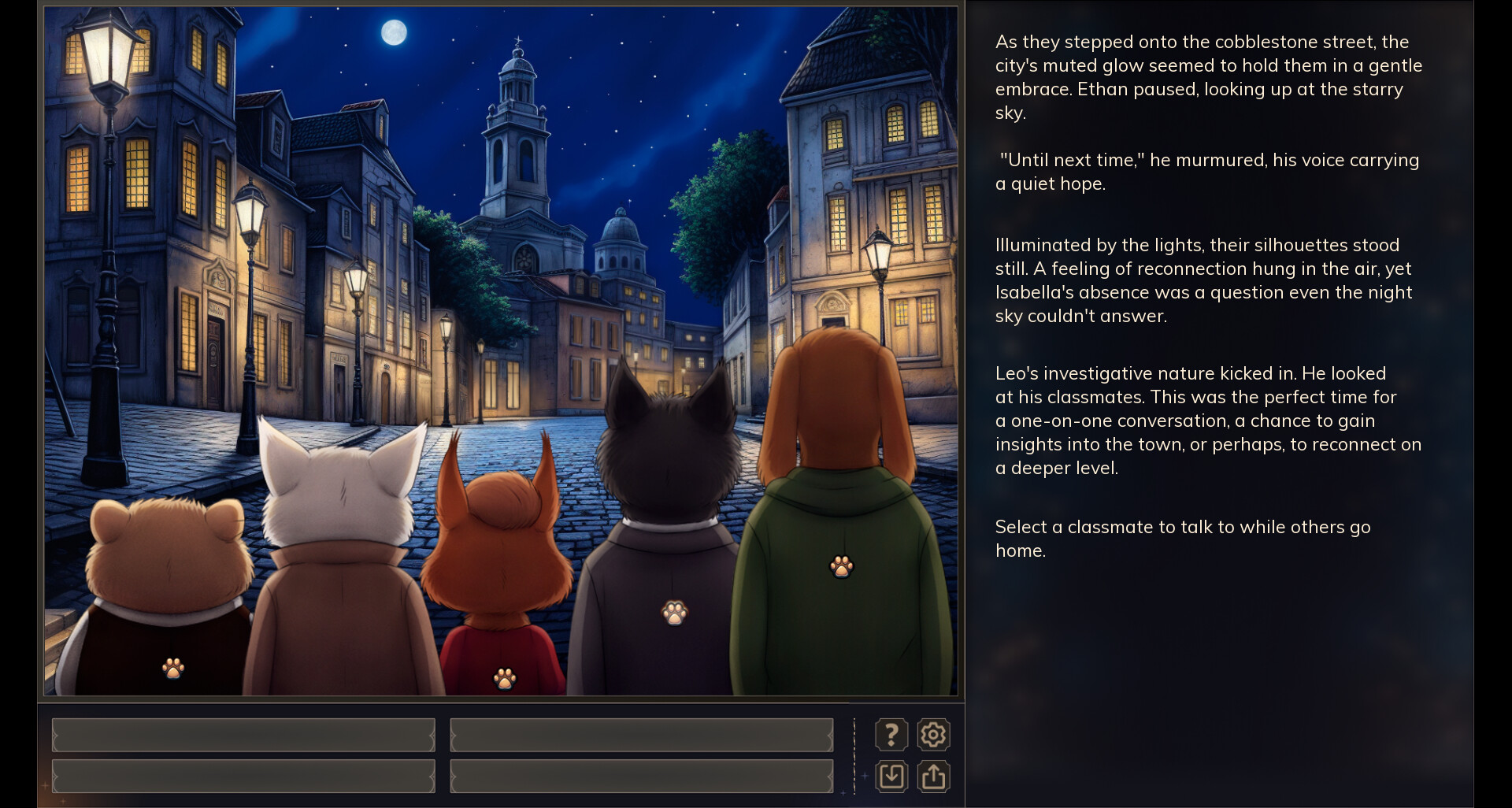Open the help screen with the question mark icon
Viewport: 1512px width, 808px height.
tap(891, 734)
